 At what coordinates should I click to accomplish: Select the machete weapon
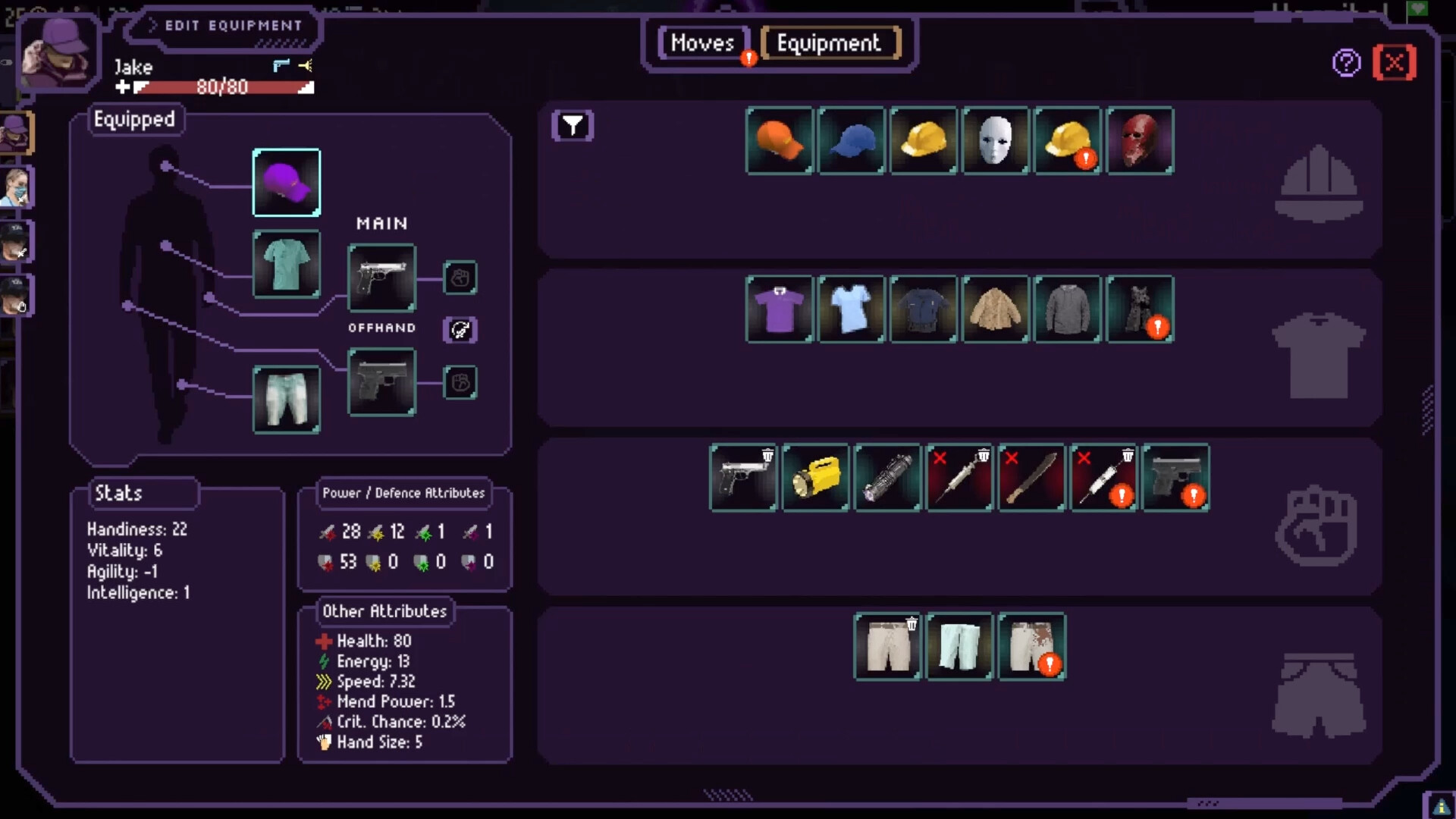tap(1031, 478)
